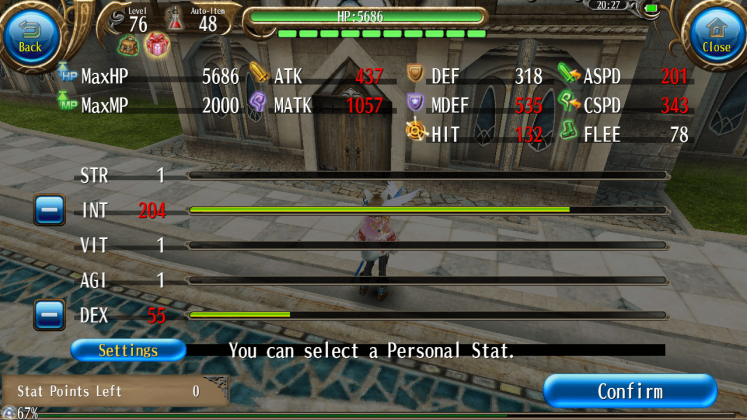Image resolution: width=747 pixels, height=420 pixels.
Task: Select the AGI stat bar
Action: 427,280
